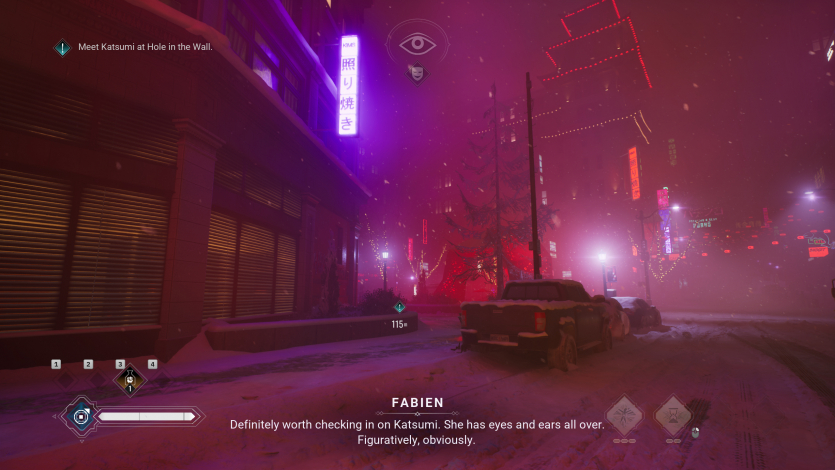Activate the hourglass ability
835x470 pixels.
click(x=673, y=415)
